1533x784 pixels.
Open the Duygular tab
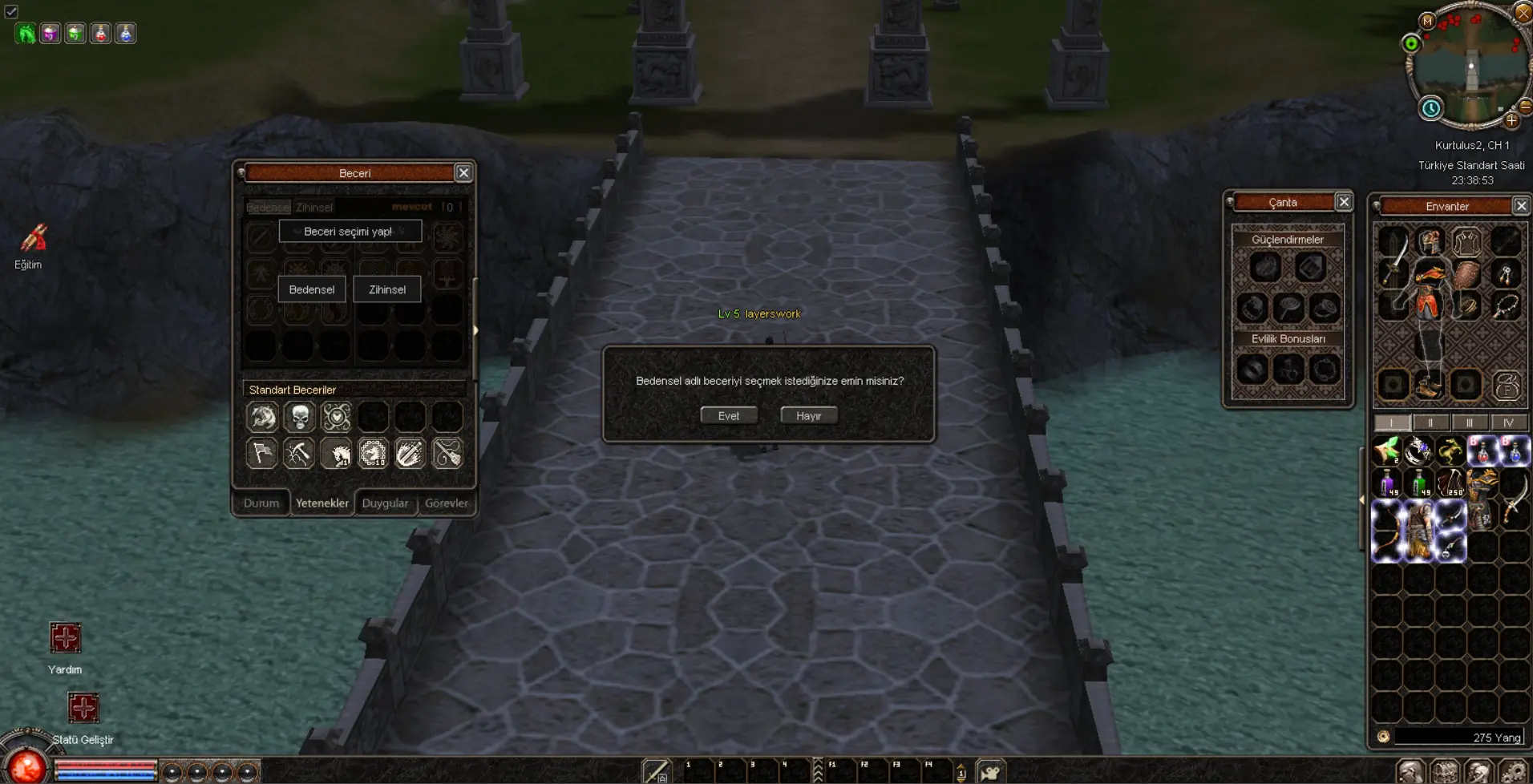point(385,503)
